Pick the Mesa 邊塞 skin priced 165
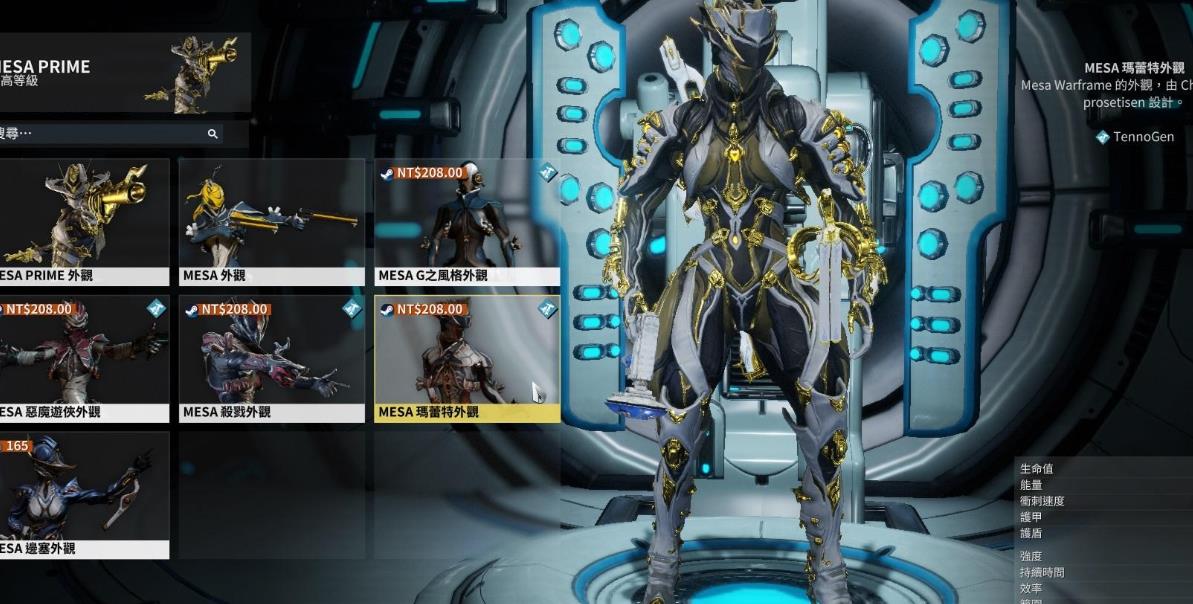This screenshot has width=1193, height=604. [x=84, y=494]
